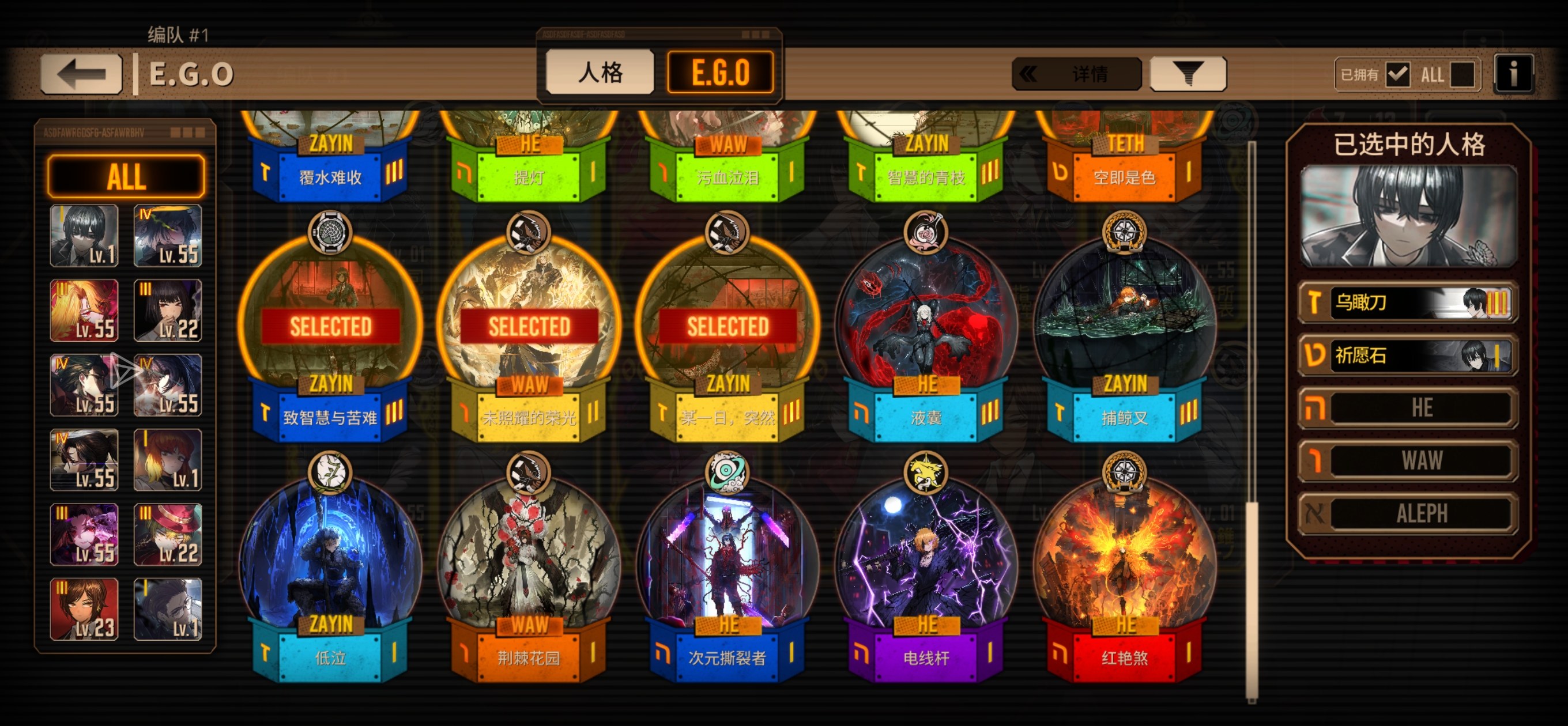Choose the 红艳煞 HE E.G.O card

pyautogui.click(x=1124, y=569)
